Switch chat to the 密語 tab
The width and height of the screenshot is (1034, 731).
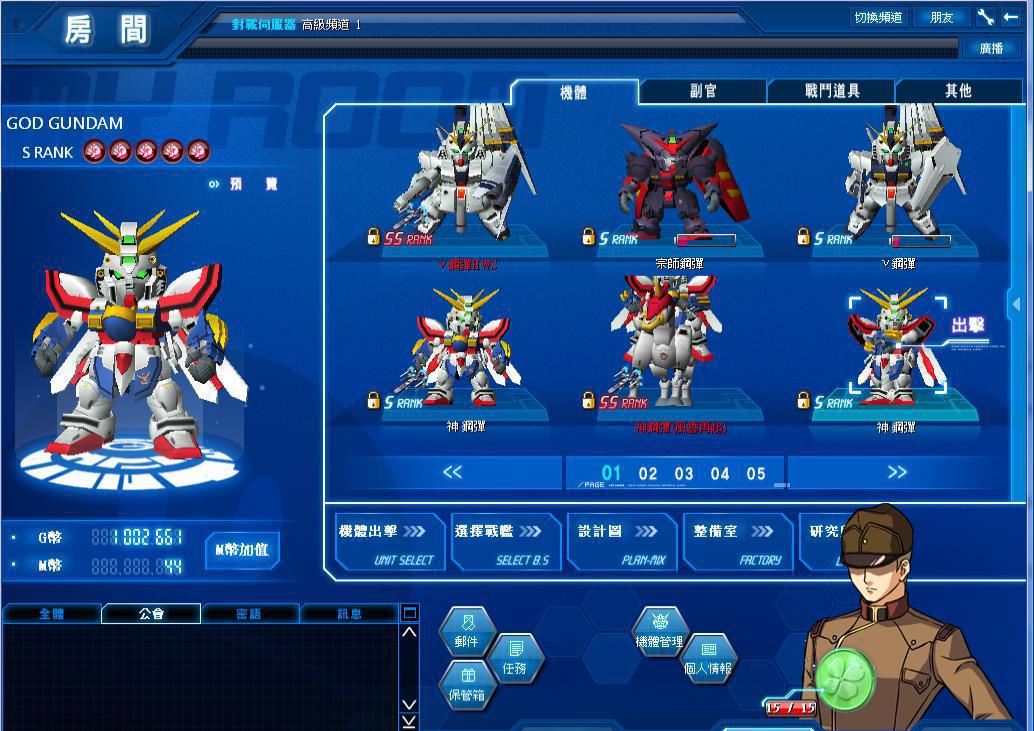point(250,614)
